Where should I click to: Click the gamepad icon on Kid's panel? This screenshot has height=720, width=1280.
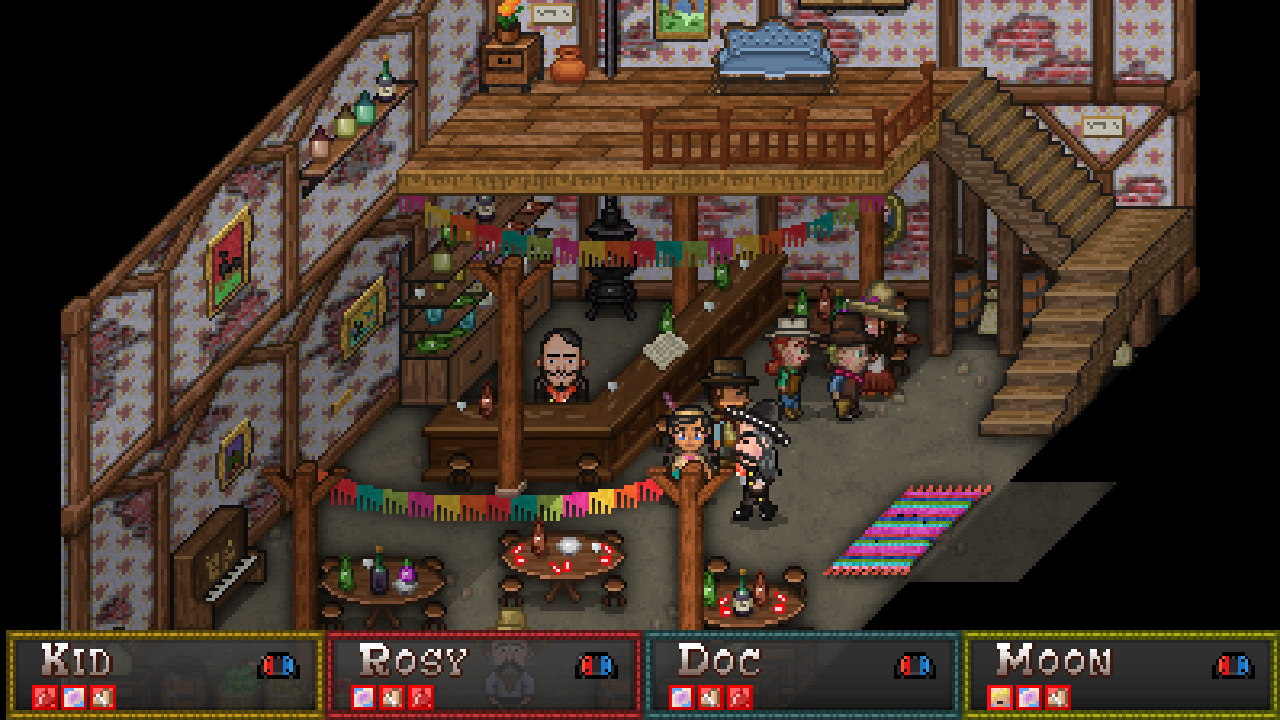276,664
